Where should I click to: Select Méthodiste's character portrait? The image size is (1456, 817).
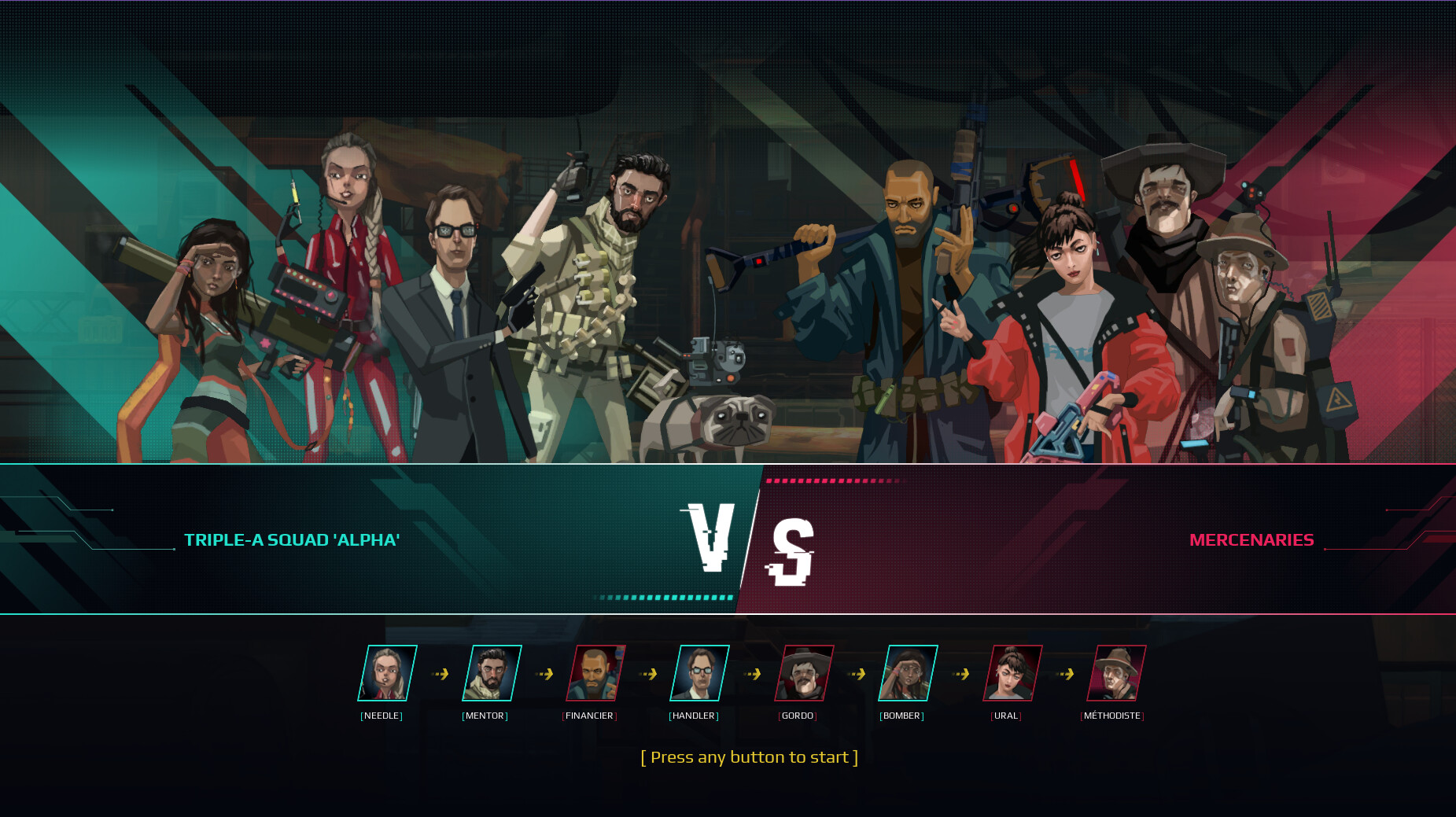click(1115, 673)
